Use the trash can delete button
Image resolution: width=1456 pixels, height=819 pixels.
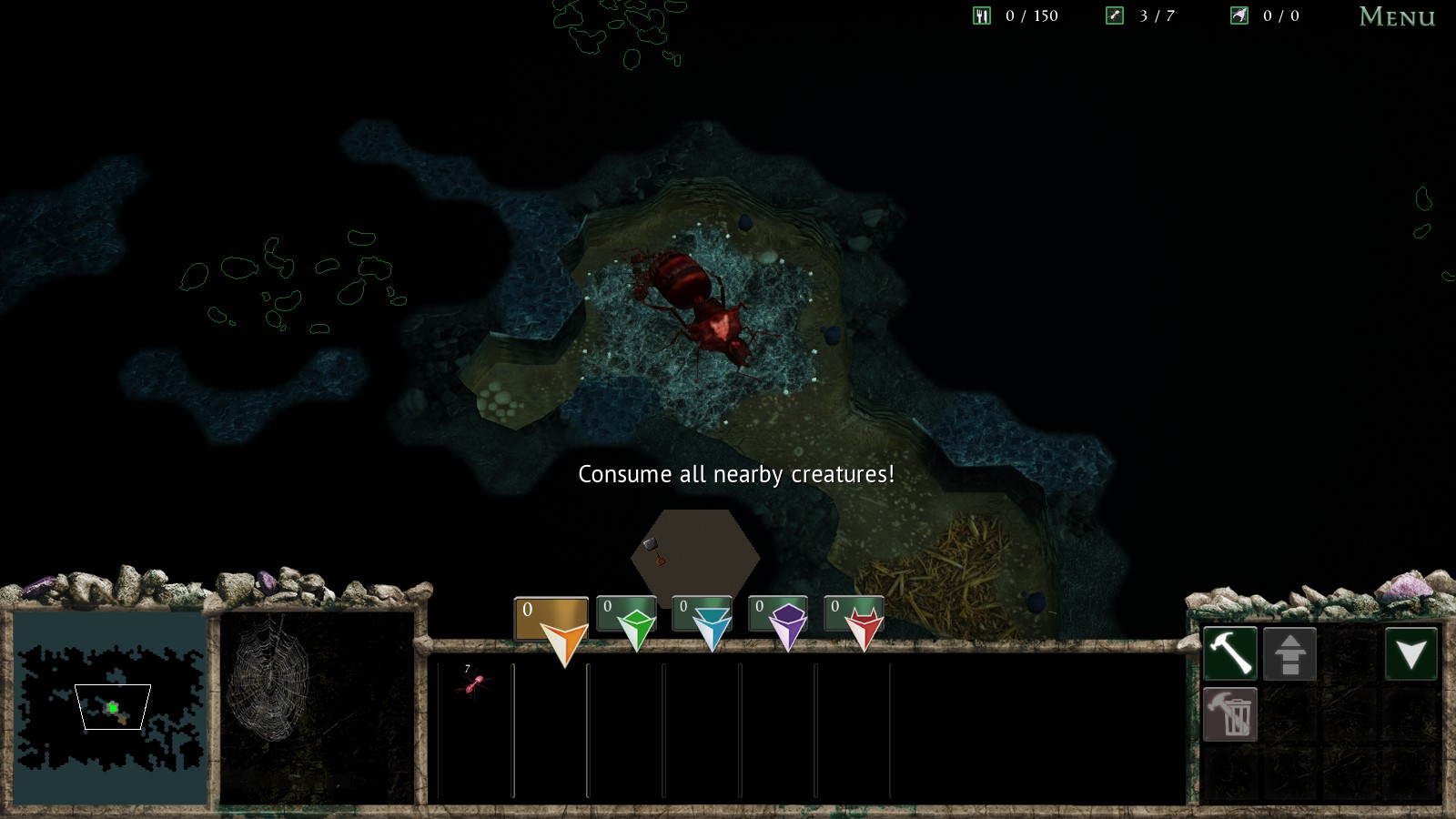click(x=1230, y=714)
